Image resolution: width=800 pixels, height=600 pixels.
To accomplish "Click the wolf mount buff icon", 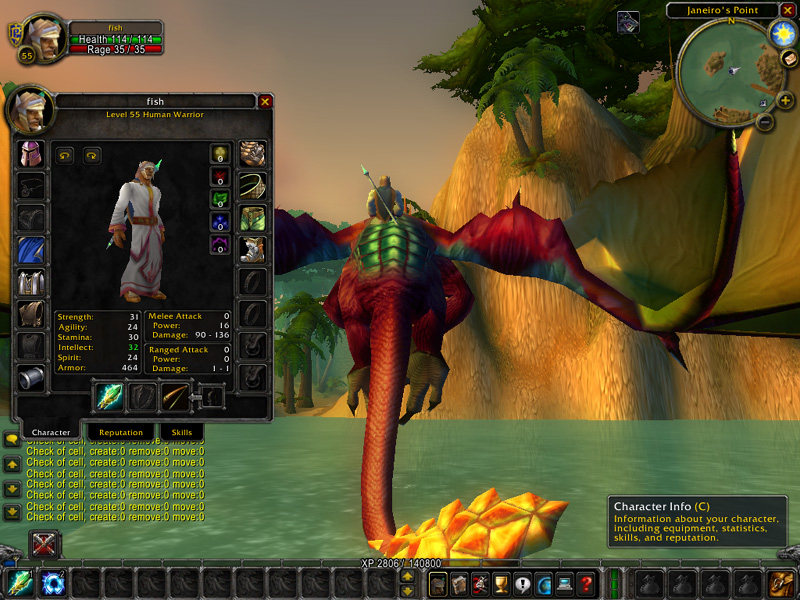I will click(628, 22).
